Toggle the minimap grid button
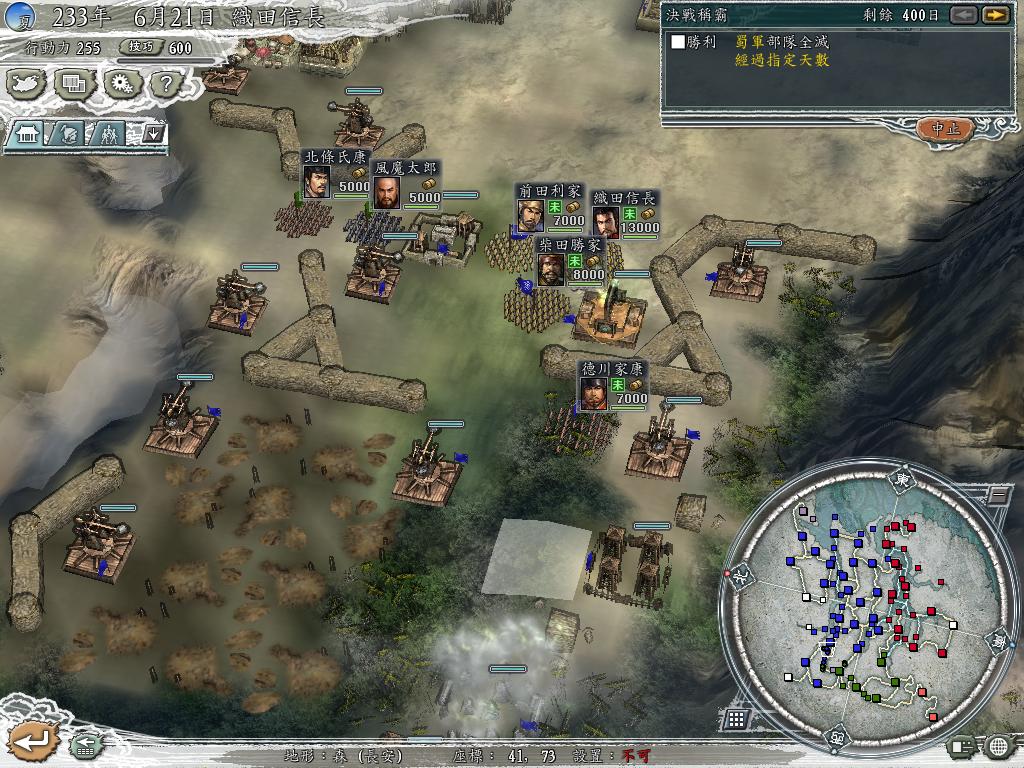1024x768 pixels. 736,718
